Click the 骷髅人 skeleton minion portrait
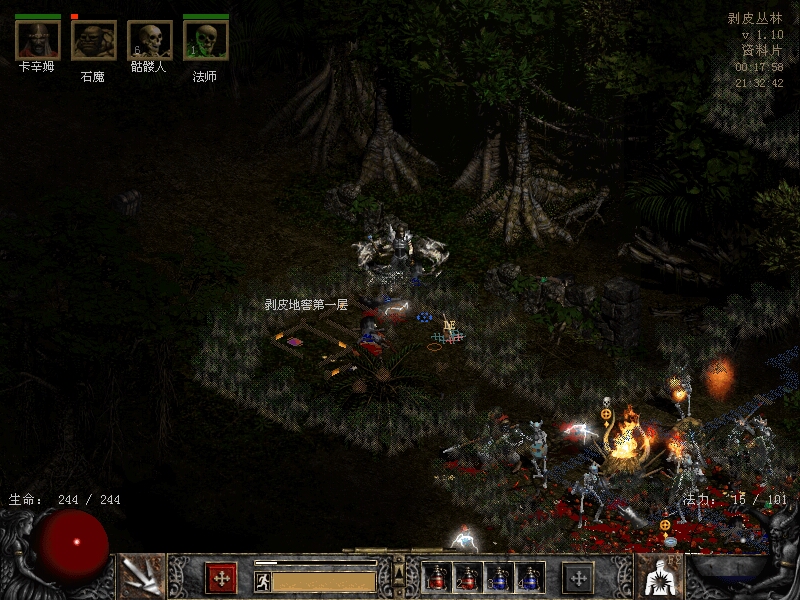The image size is (800, 600). tap(150, 40)
